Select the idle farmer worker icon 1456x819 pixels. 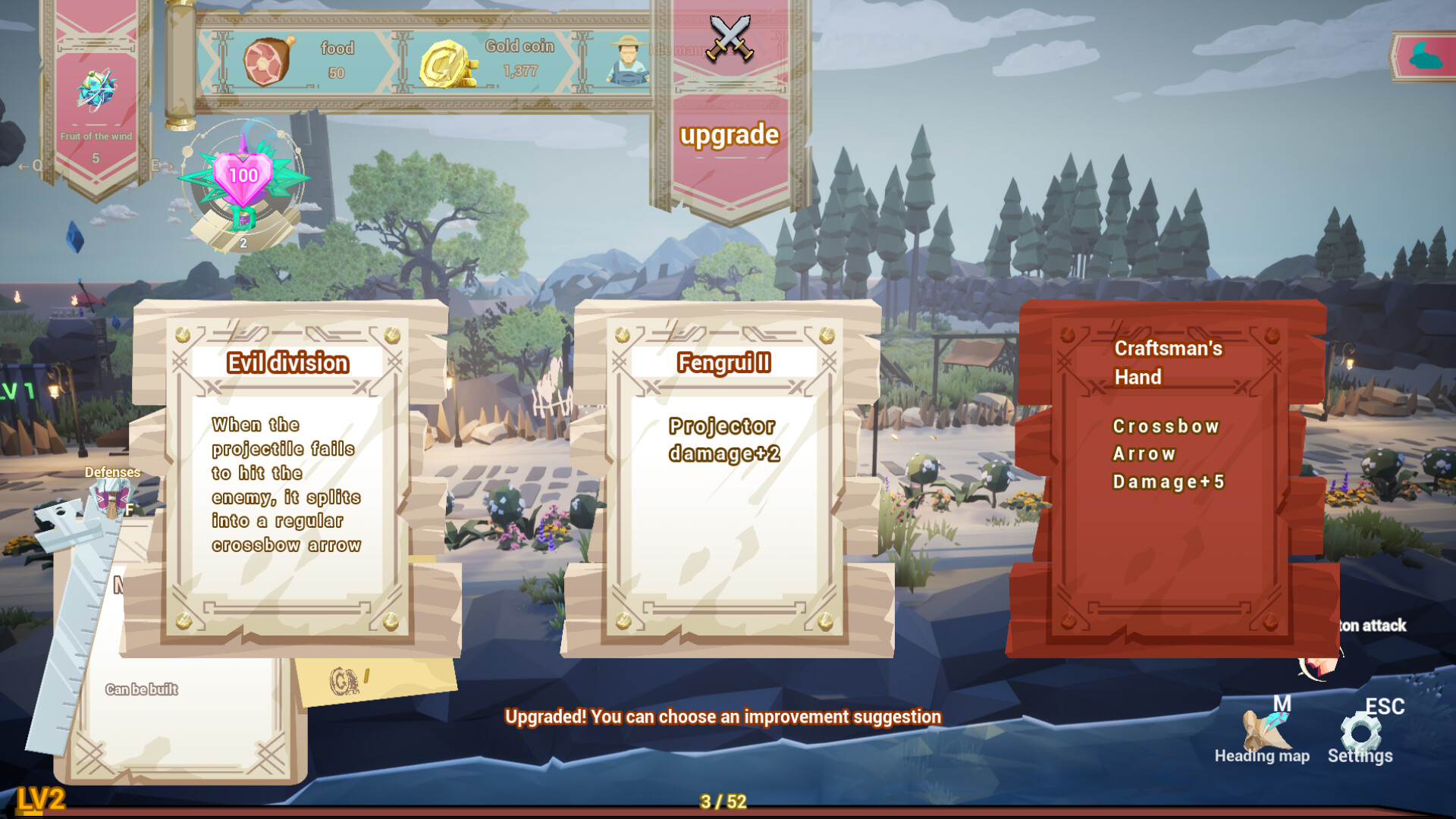coord(627,59)
